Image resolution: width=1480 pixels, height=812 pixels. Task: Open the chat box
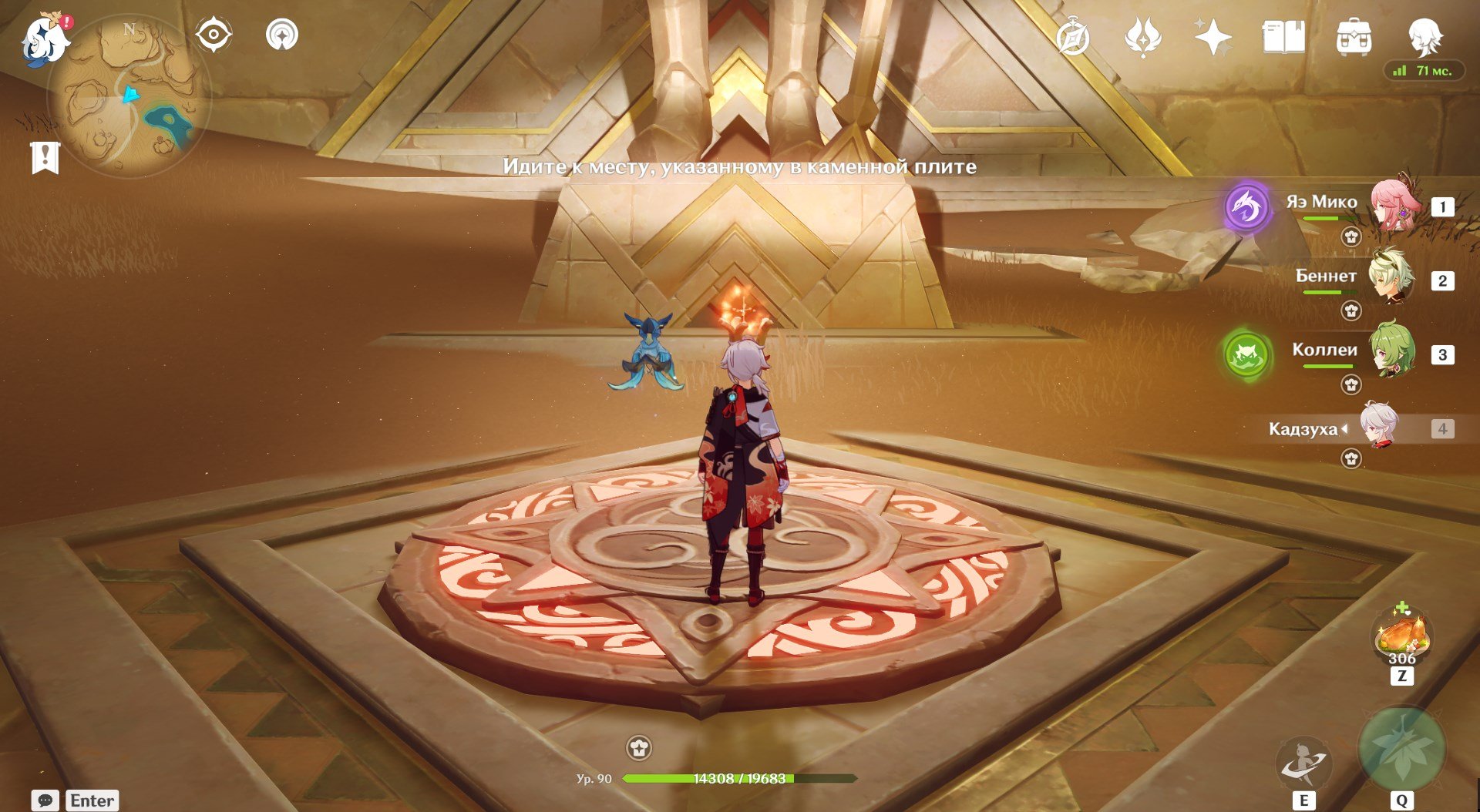(x=45, y=800)
